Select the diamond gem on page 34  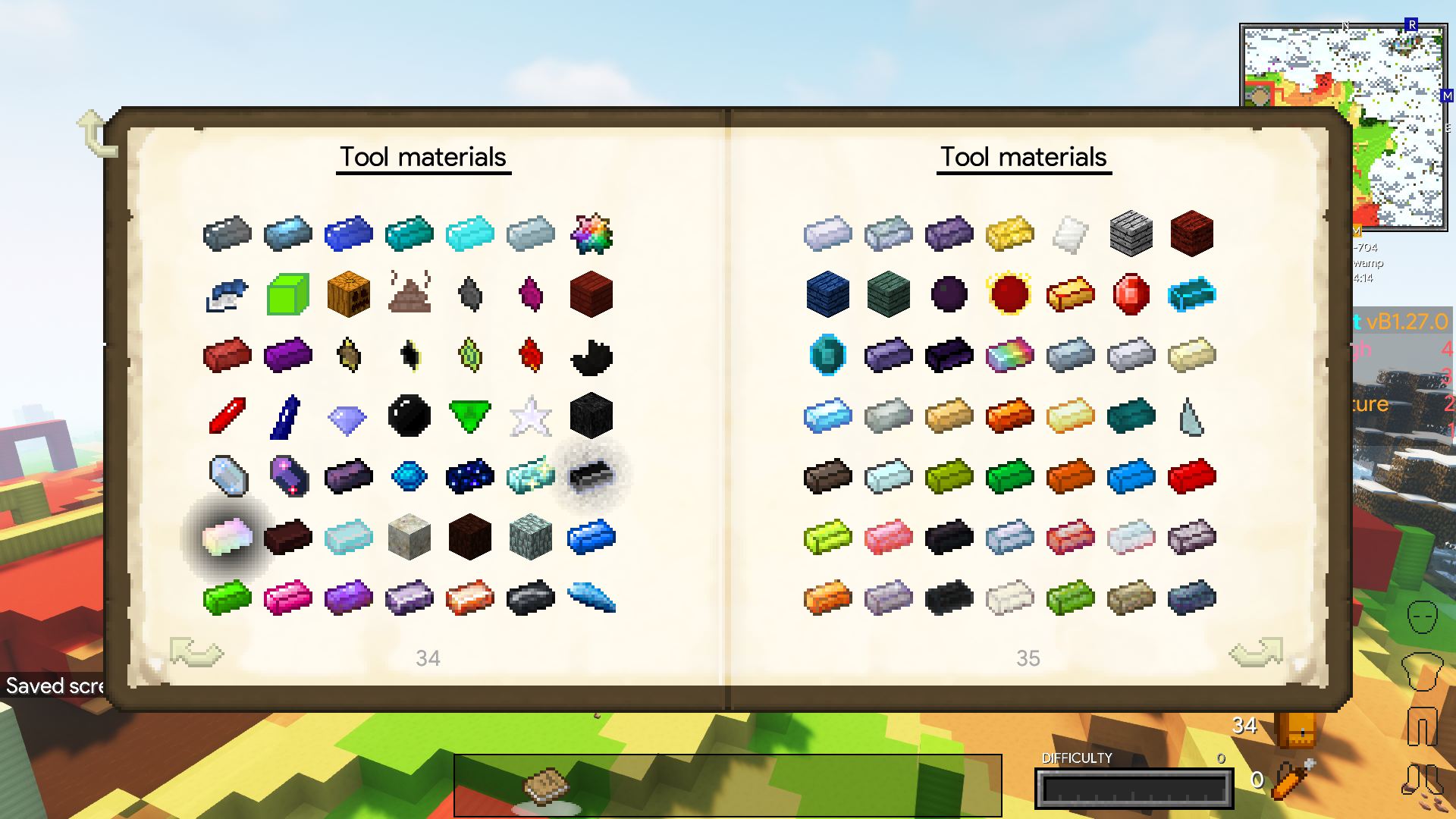click(x=349, y=416)
